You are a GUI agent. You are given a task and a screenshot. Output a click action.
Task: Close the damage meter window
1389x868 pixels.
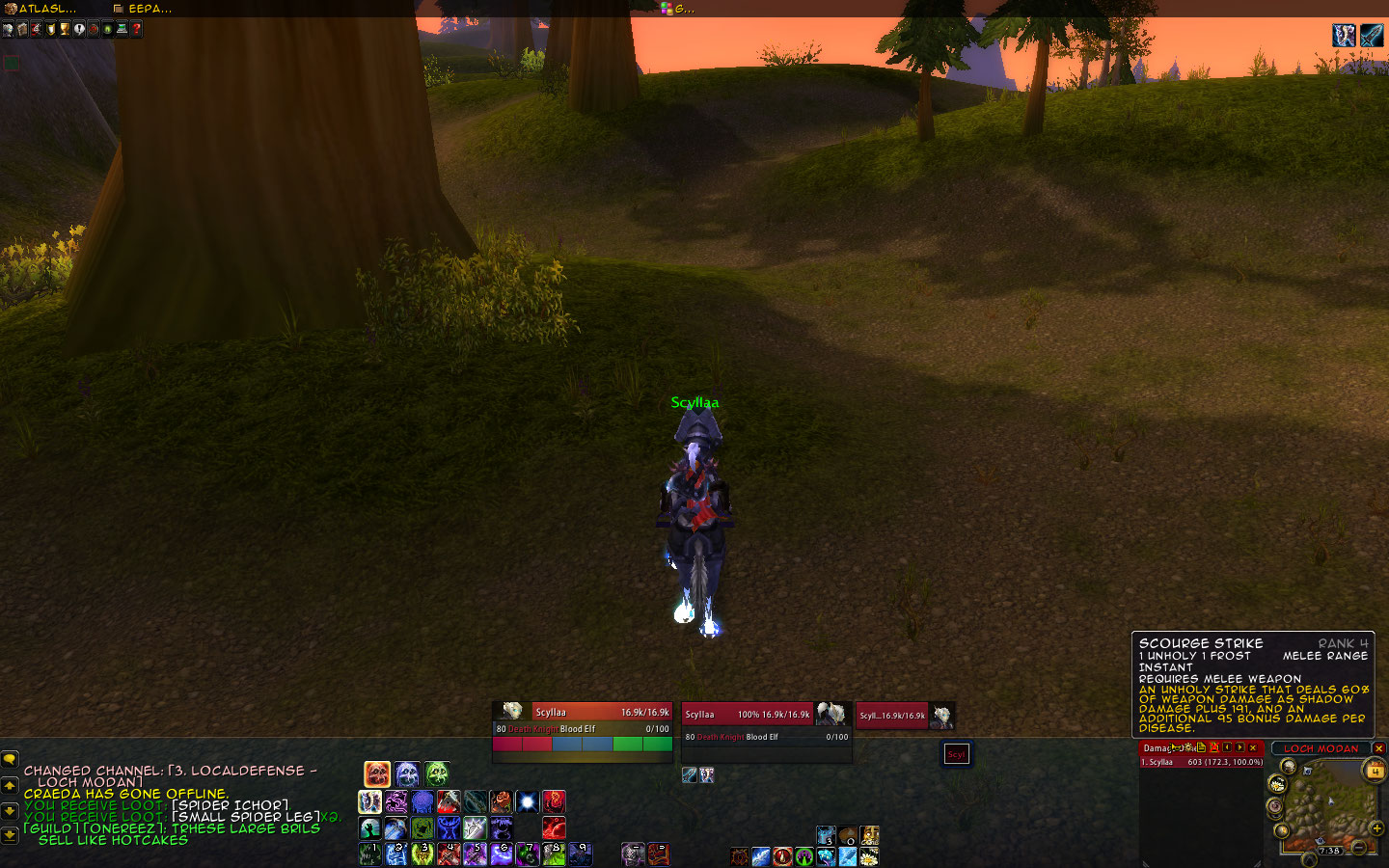point(1253,747)
